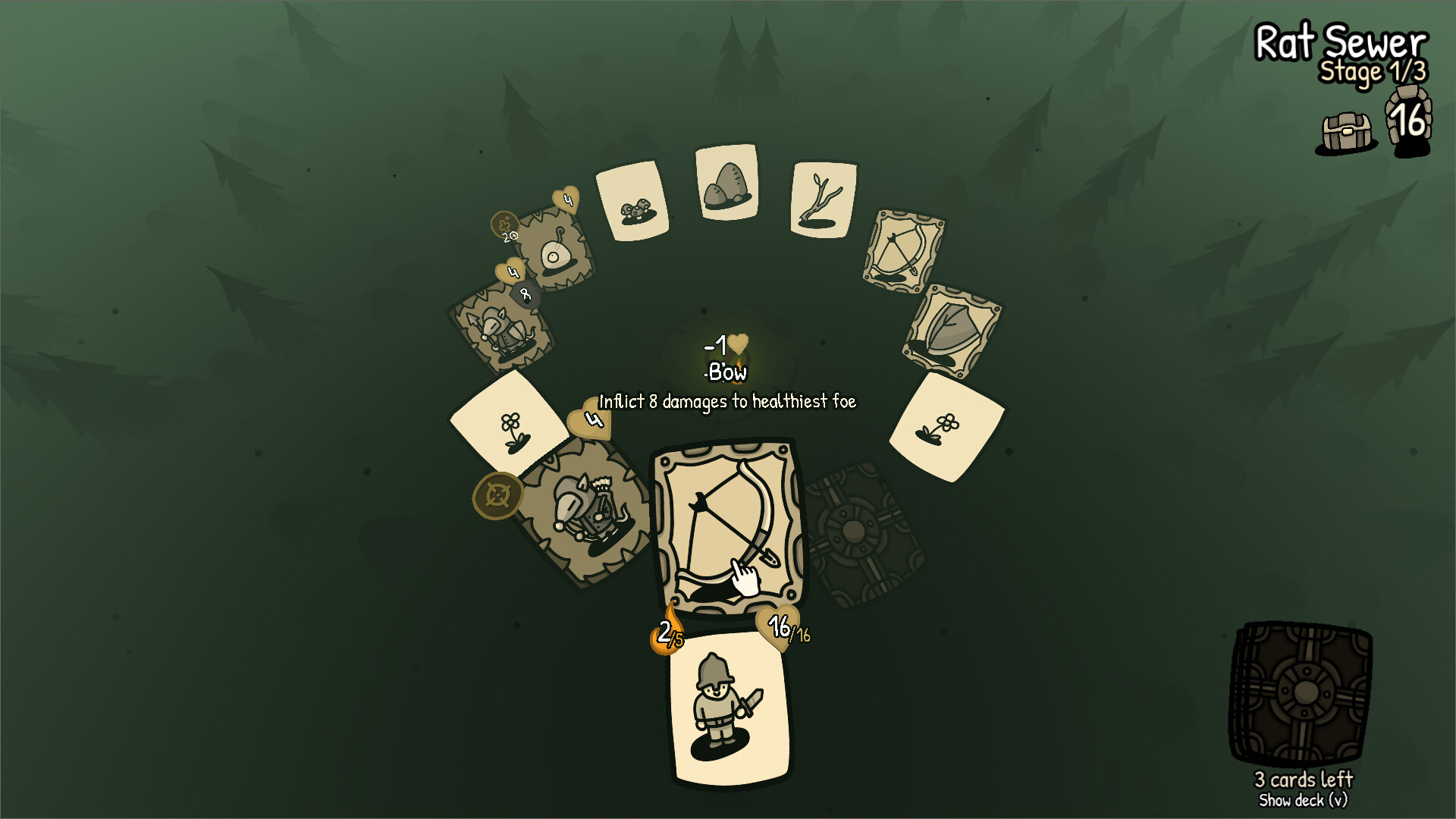Click the crosshair target icon on the rat knight

(497, 495)
